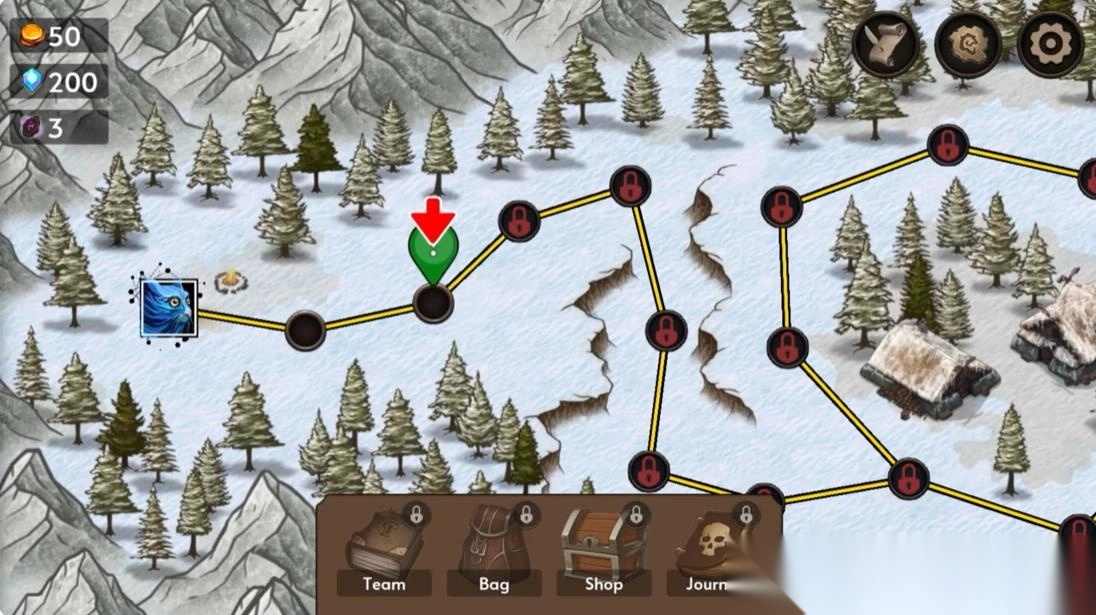
Task: Open the Team book menu
Action: (x=384, y=551)
